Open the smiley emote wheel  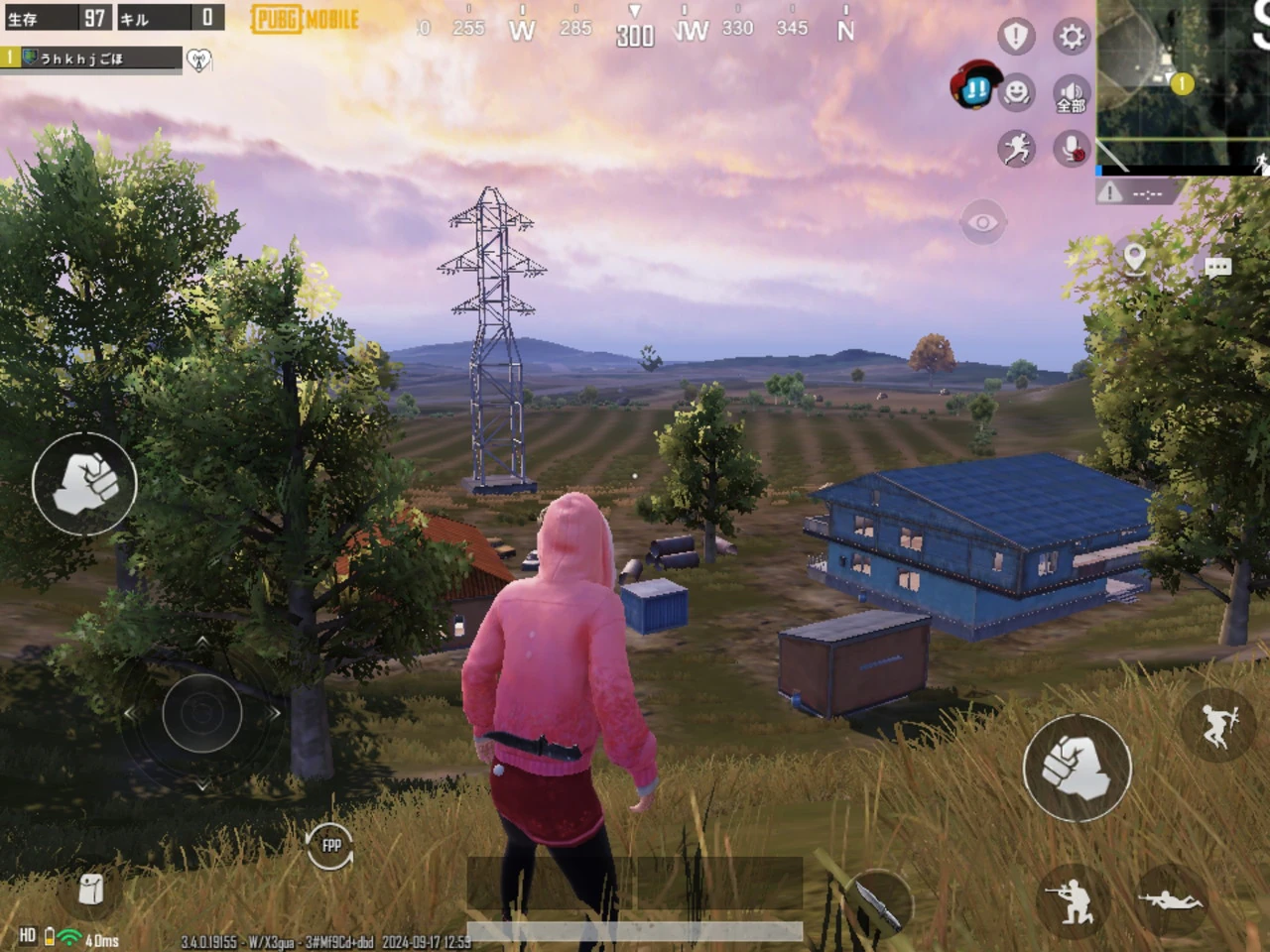click(x=1016, y=92)
